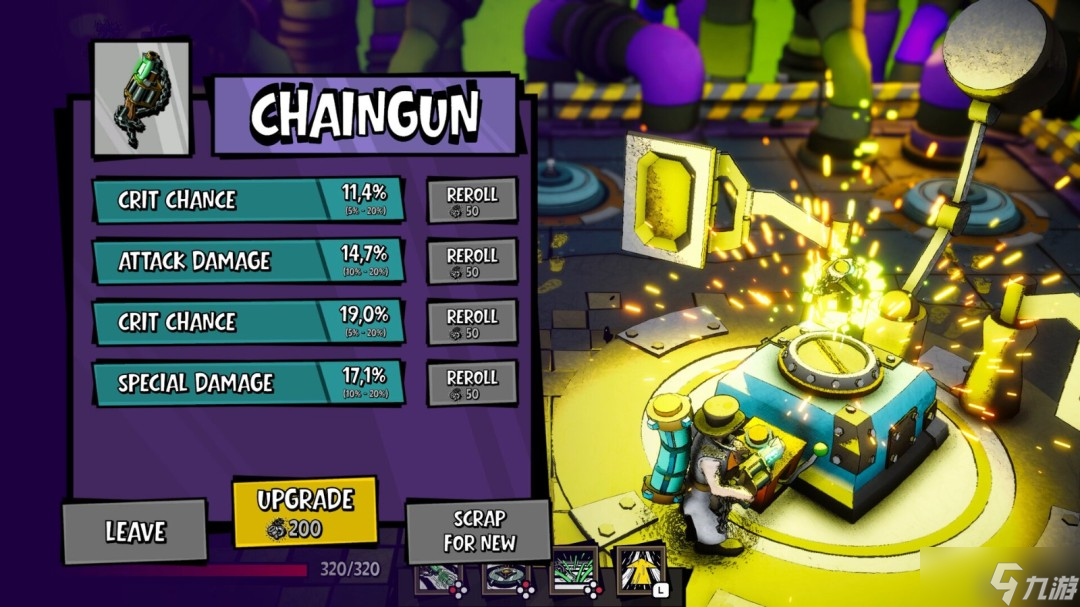Reroll the Special Damage stat
The height and width of the screenshot is (607, 1080).
472,383
